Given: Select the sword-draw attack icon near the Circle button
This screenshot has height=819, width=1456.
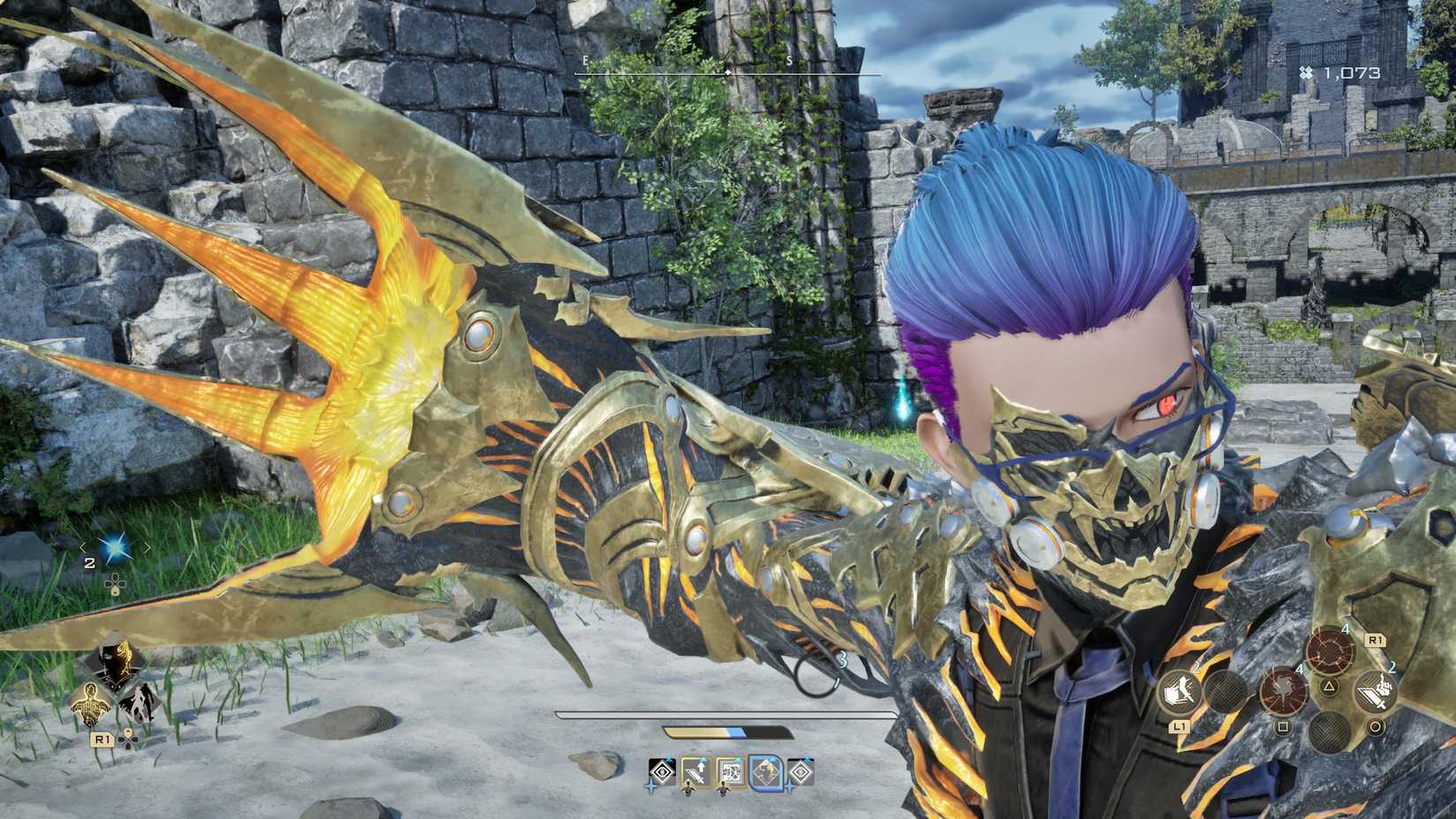Looking at the screenshot, I should [1375, 692].
